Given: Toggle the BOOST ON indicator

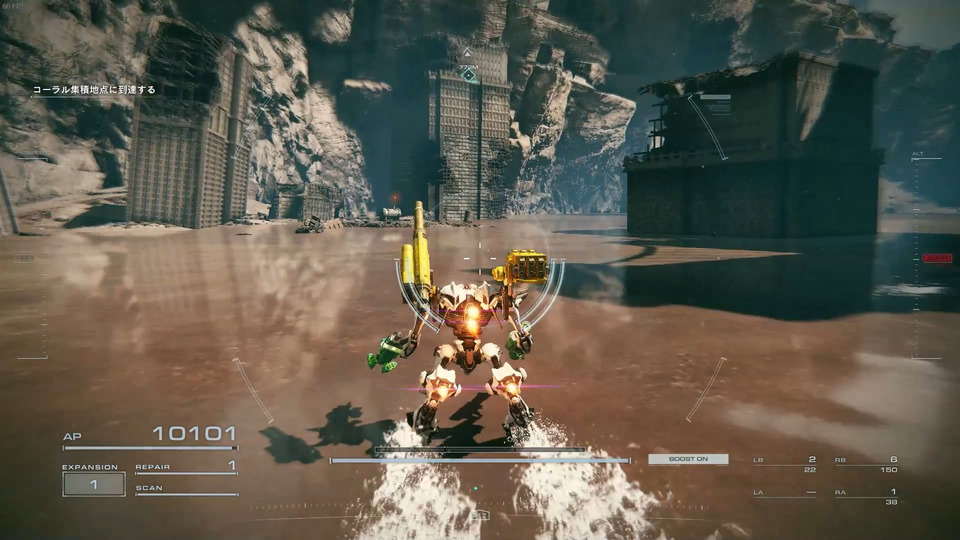Looking at the screenshot, I should [688, 459].
